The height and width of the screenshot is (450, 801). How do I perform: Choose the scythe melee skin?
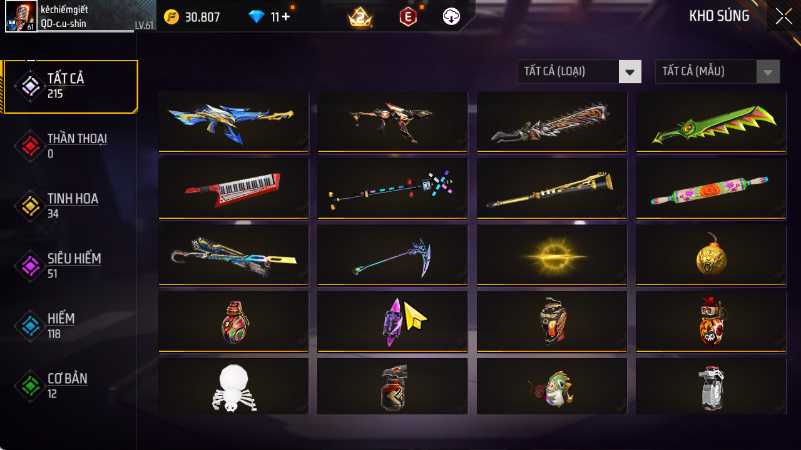click(x=392, y=254)
